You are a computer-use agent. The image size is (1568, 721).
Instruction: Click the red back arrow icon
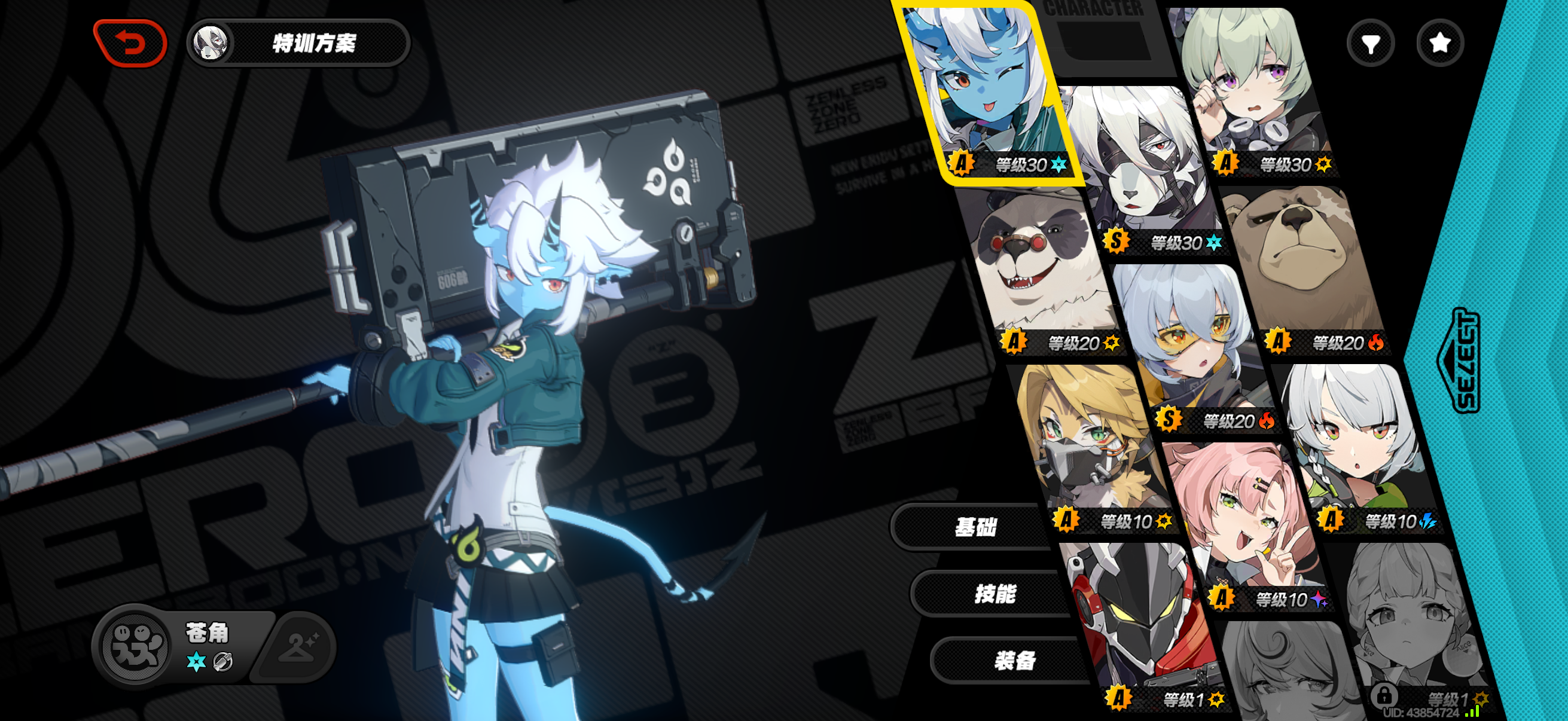point(130,42)
